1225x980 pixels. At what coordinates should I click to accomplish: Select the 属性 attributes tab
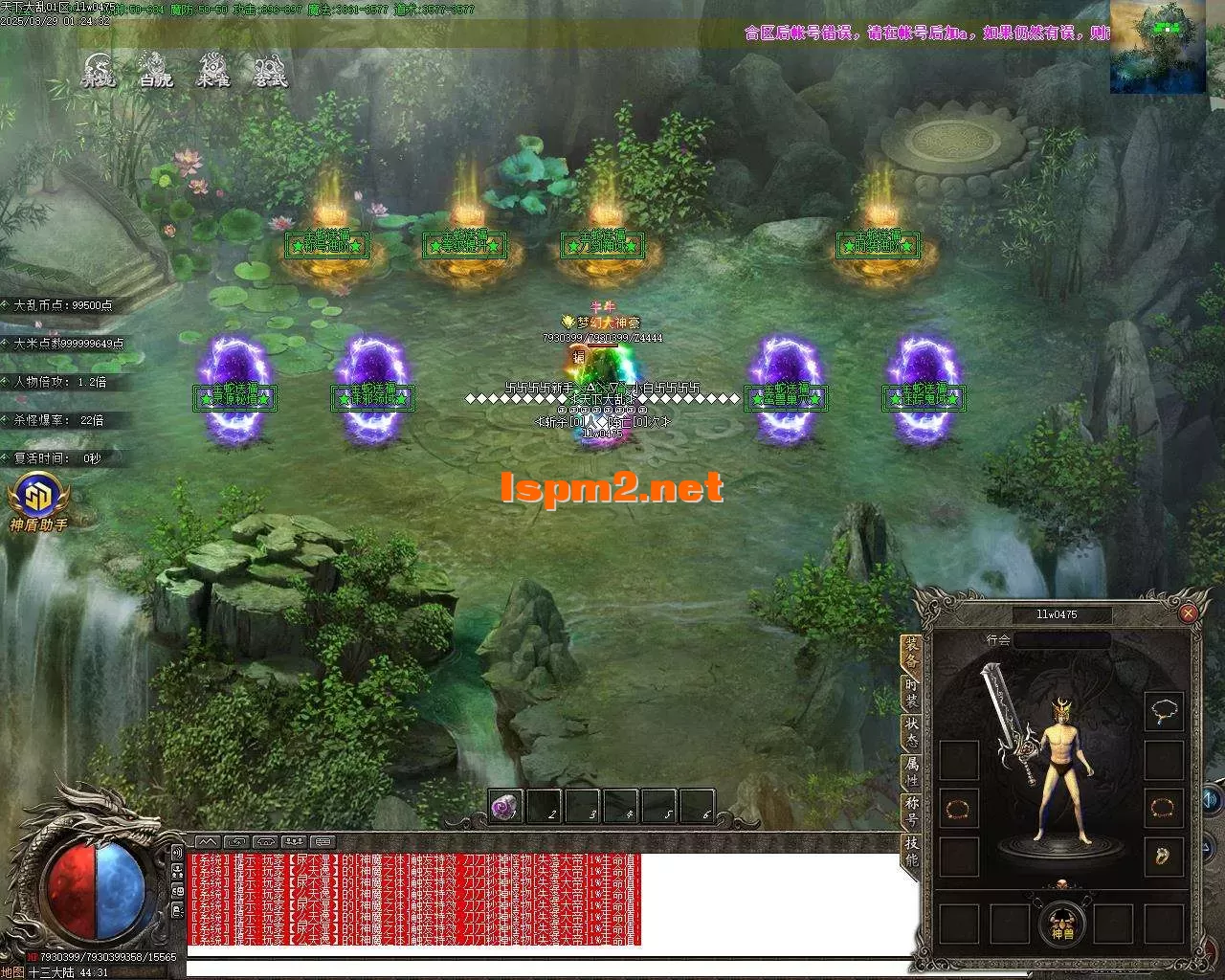(911, 772)
